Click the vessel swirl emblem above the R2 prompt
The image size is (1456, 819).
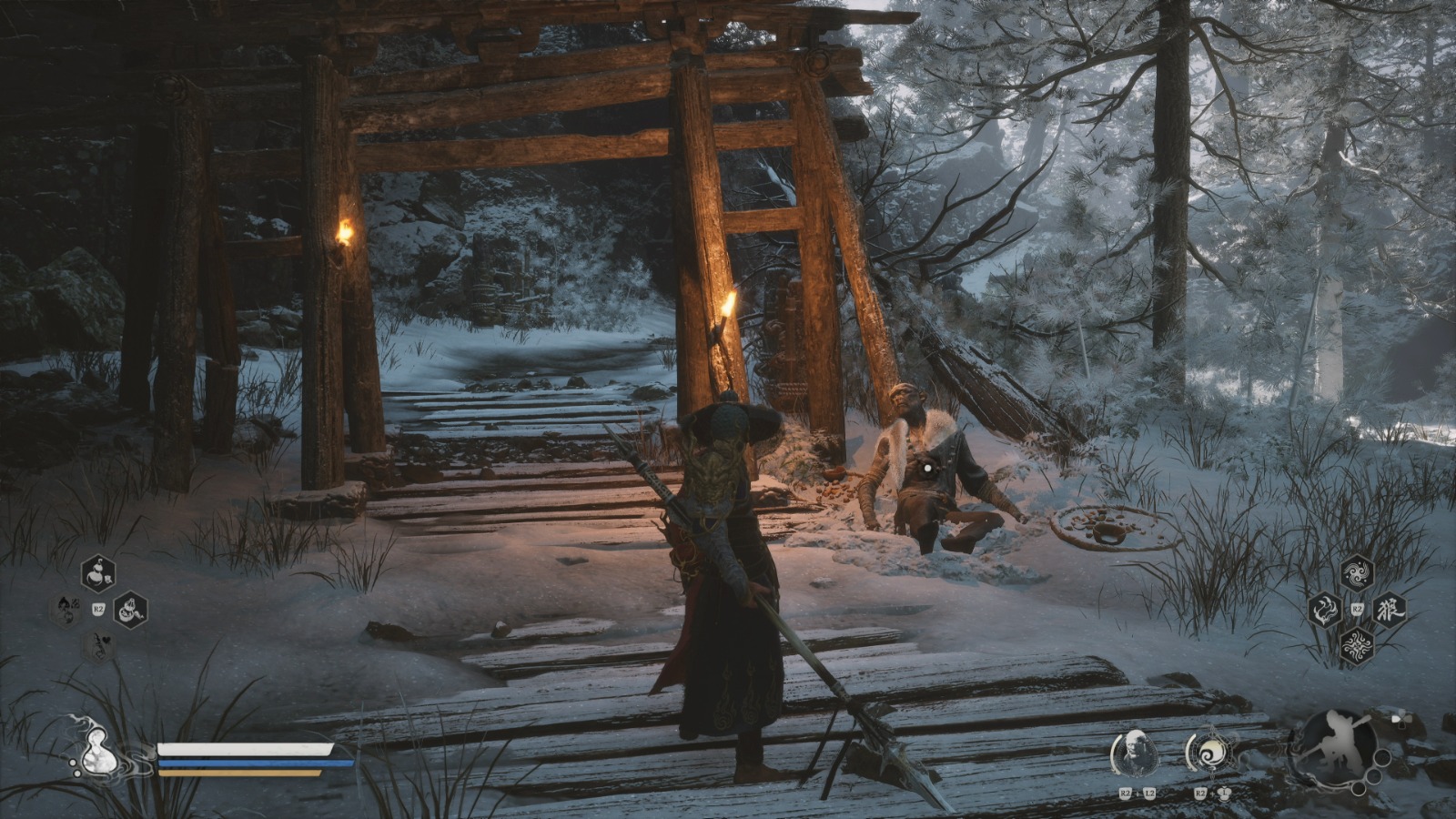pyautogui.click(x=1211, y=752)
